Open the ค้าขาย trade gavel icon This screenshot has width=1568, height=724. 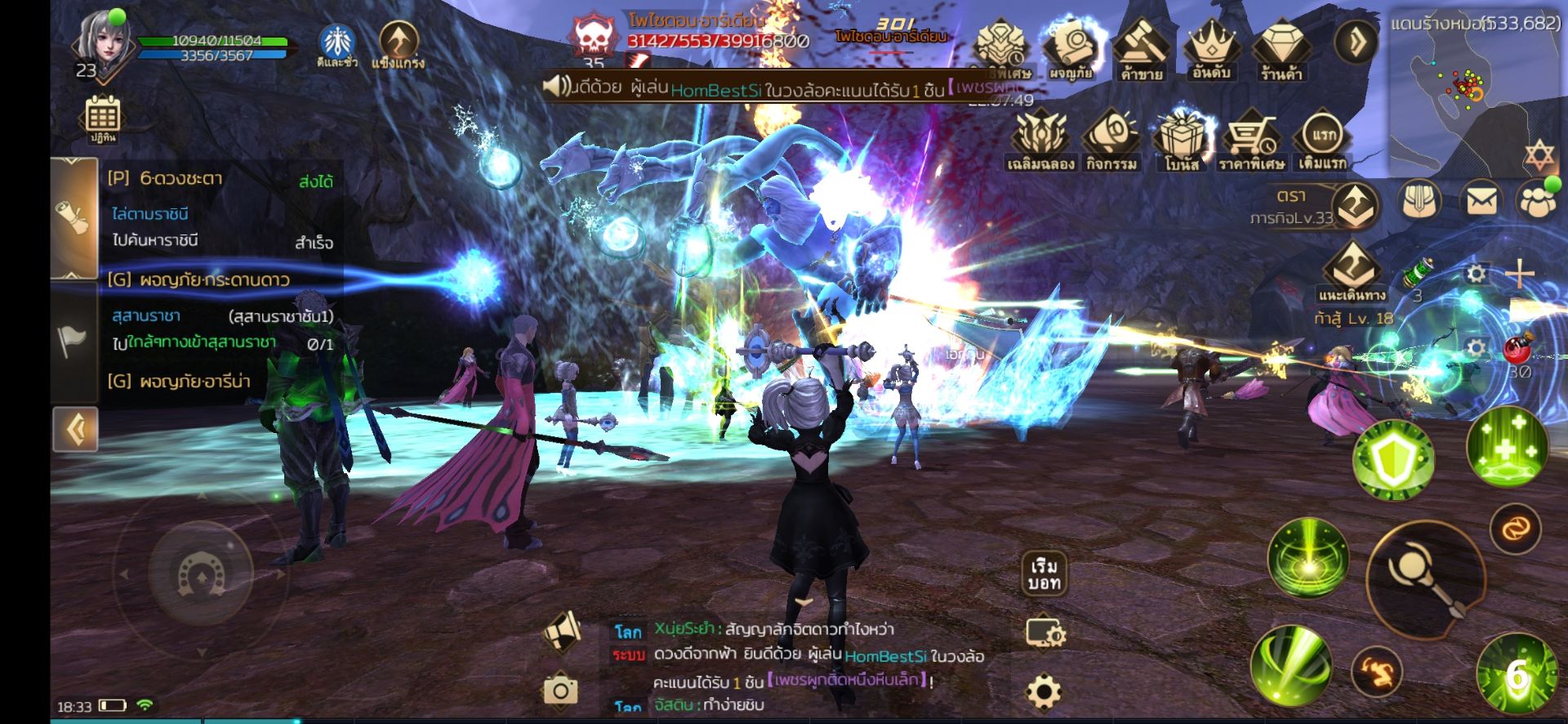(x=1142, y=49)
